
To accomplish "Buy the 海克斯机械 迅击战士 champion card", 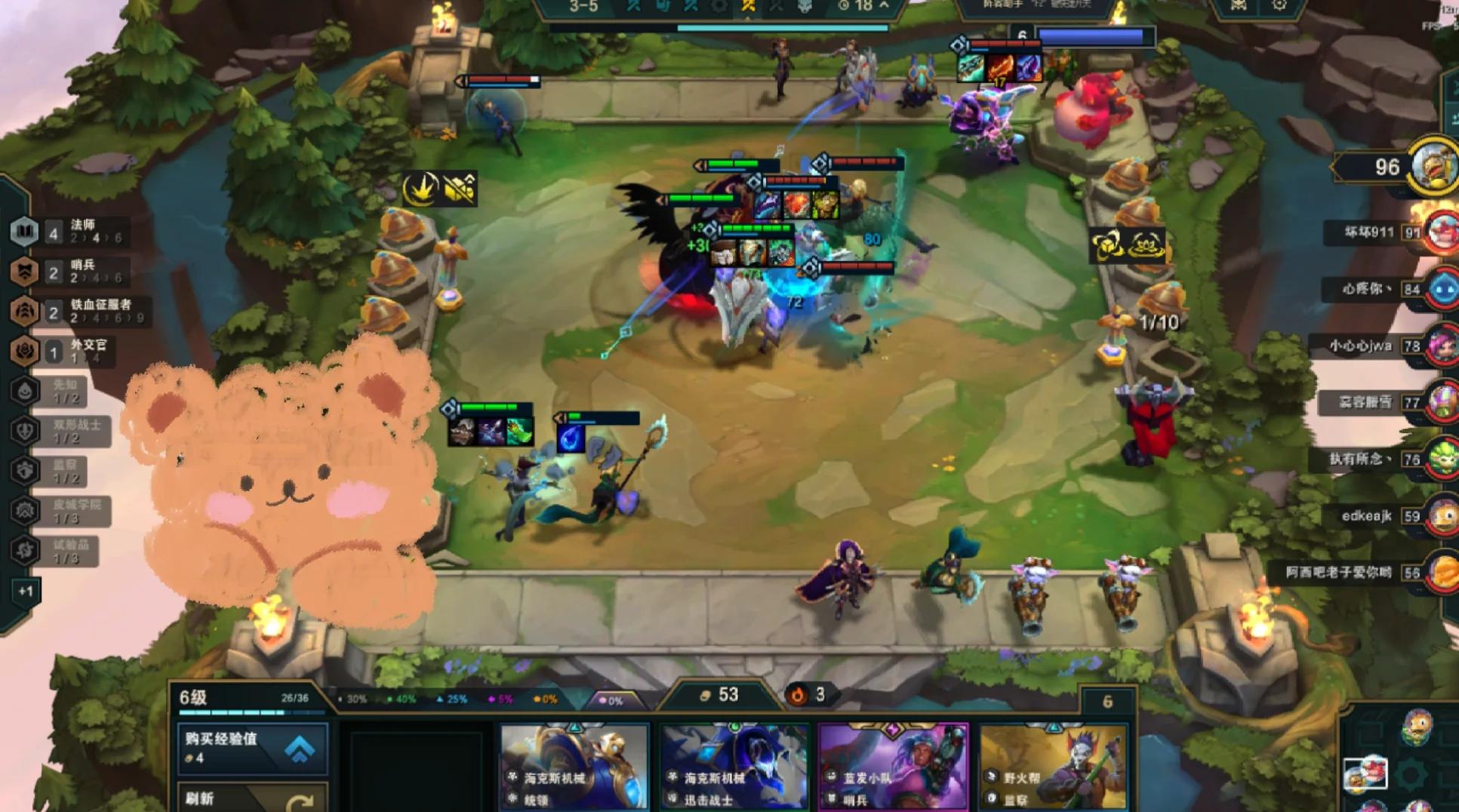I will tap(734, 766).
